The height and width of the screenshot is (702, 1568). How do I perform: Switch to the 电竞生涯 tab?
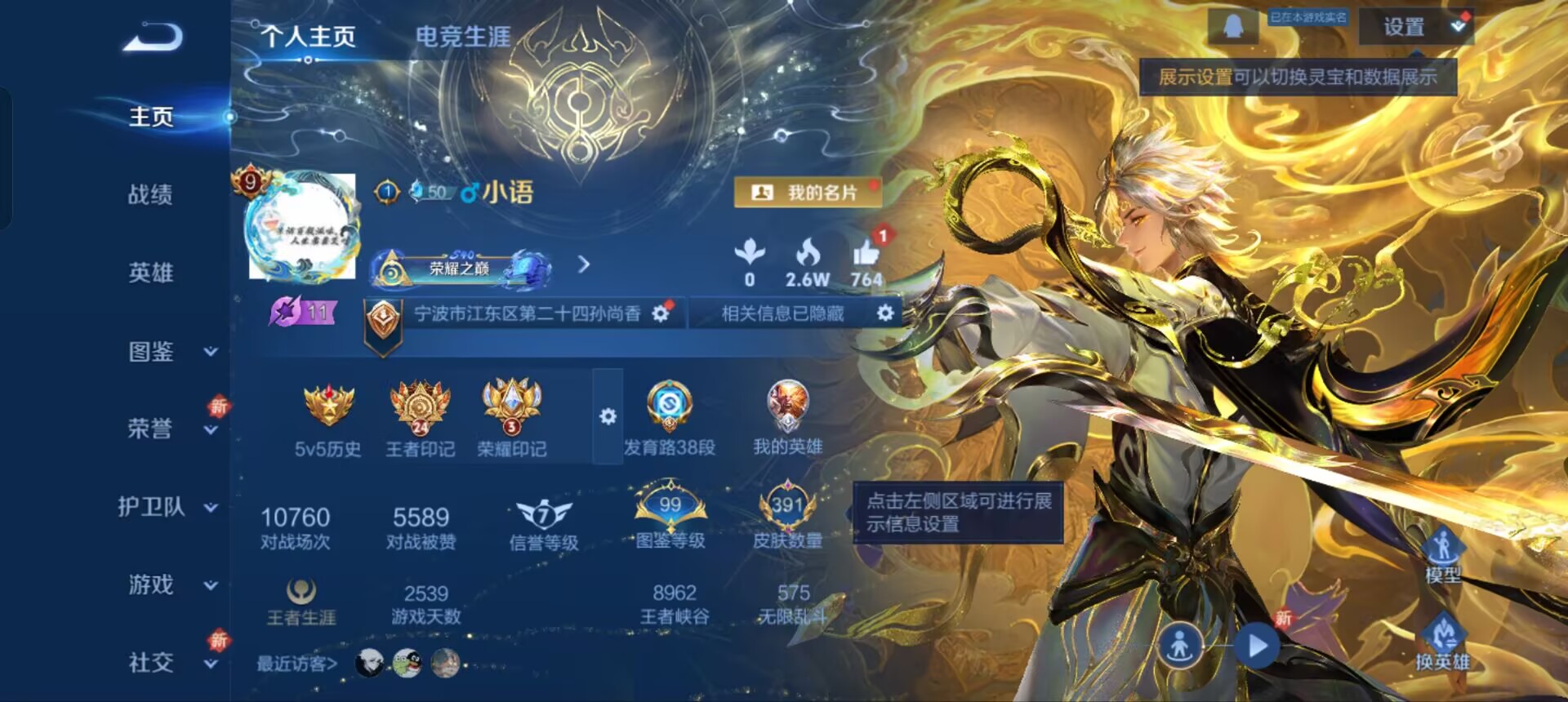pos(462,35)
